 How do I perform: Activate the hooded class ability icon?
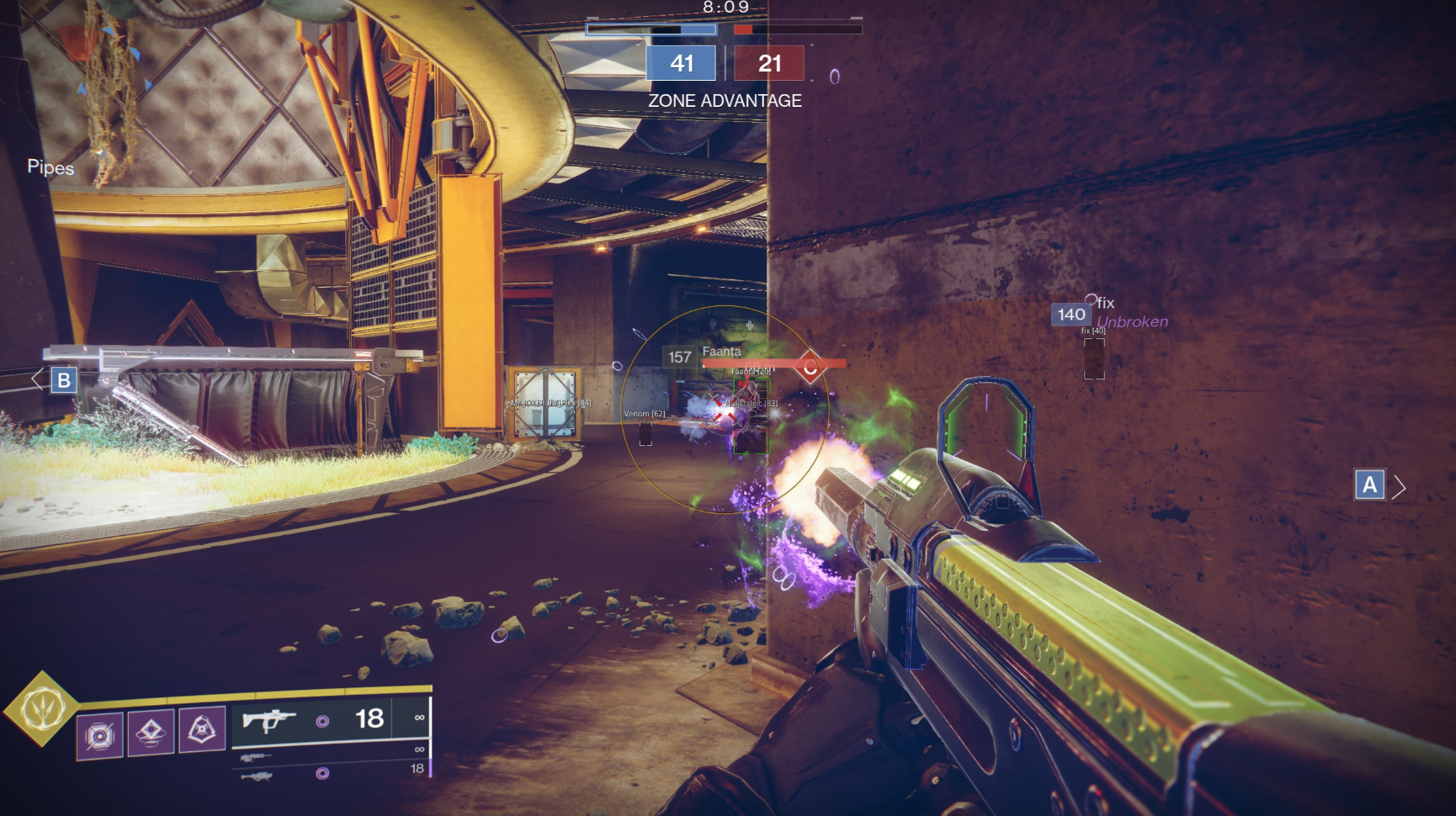[202, 730]
